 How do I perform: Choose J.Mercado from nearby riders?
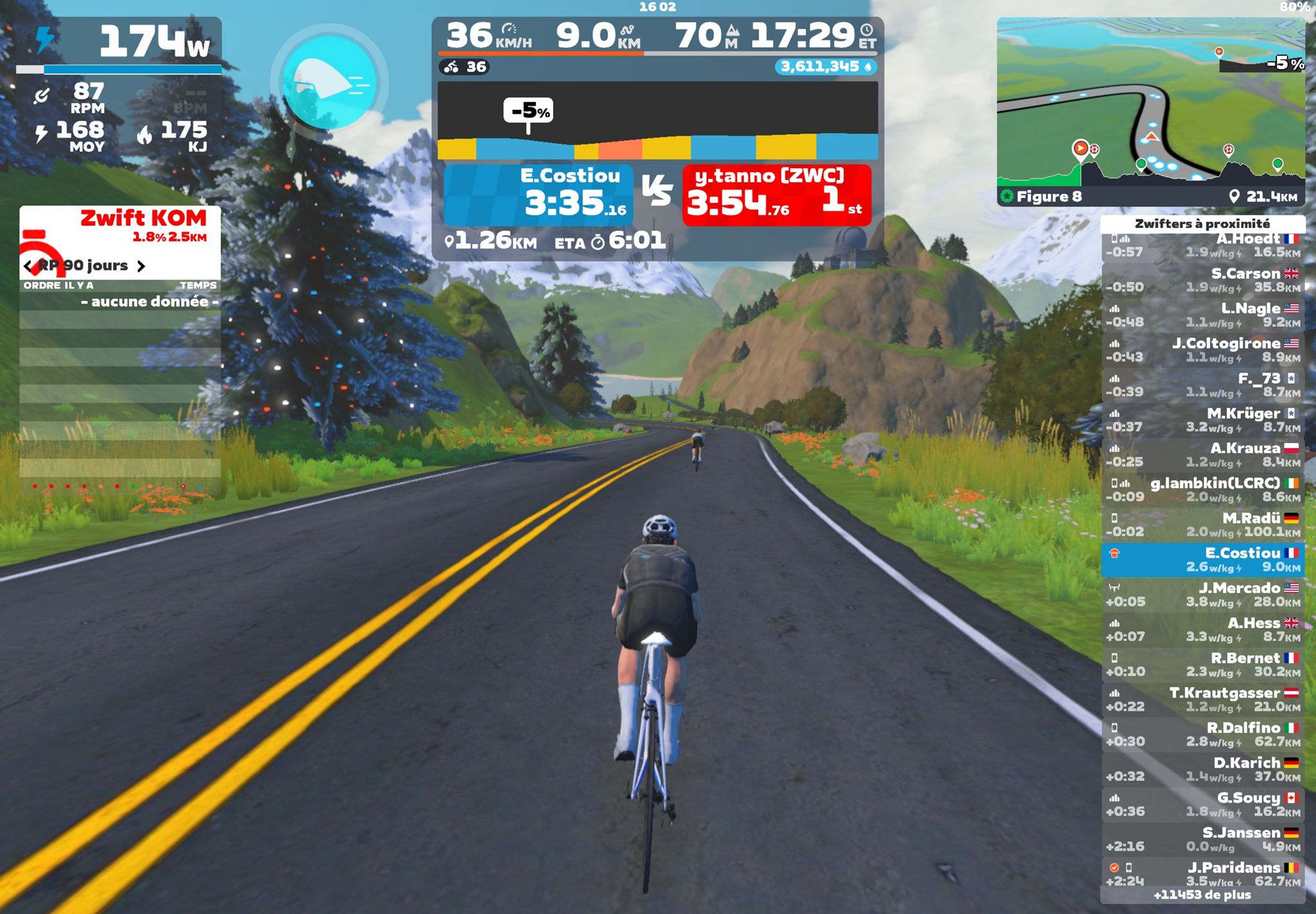click(x=1202, y=595)
